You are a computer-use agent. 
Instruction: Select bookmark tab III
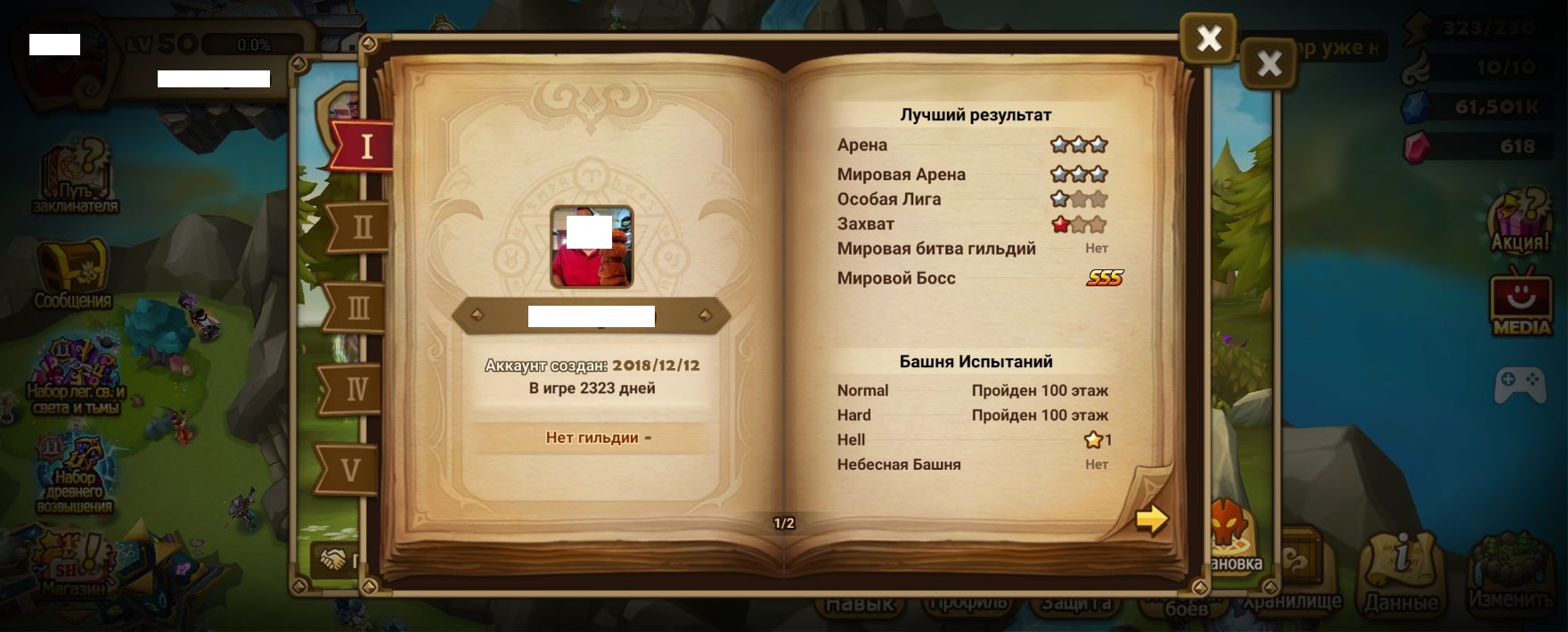point(357,308)
